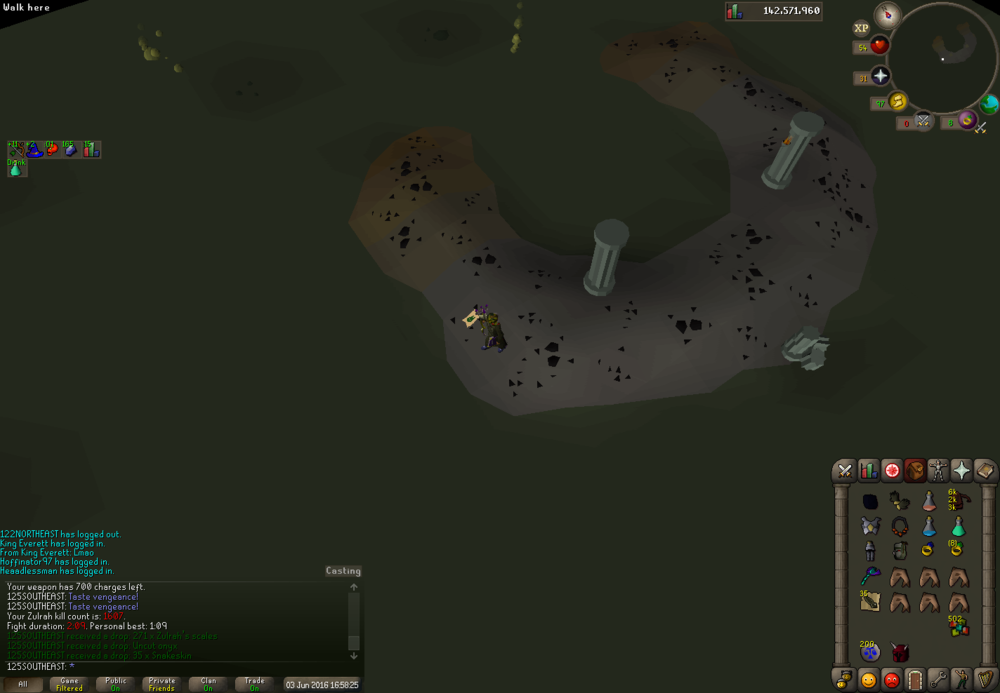Click the red horned helmet item
Screen dimensions: 1000x693
[899, 652]
